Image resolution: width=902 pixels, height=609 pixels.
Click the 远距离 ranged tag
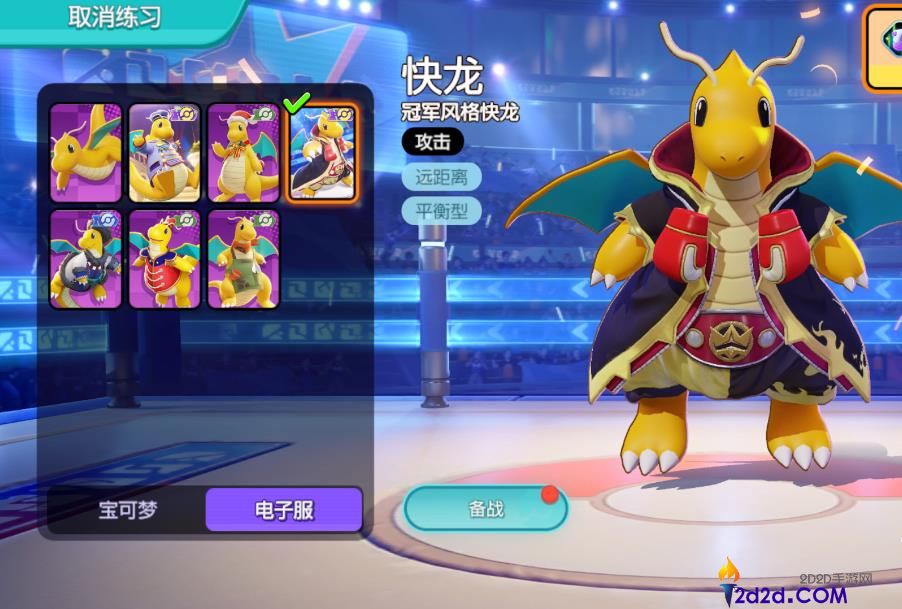[x=441, y=177]
